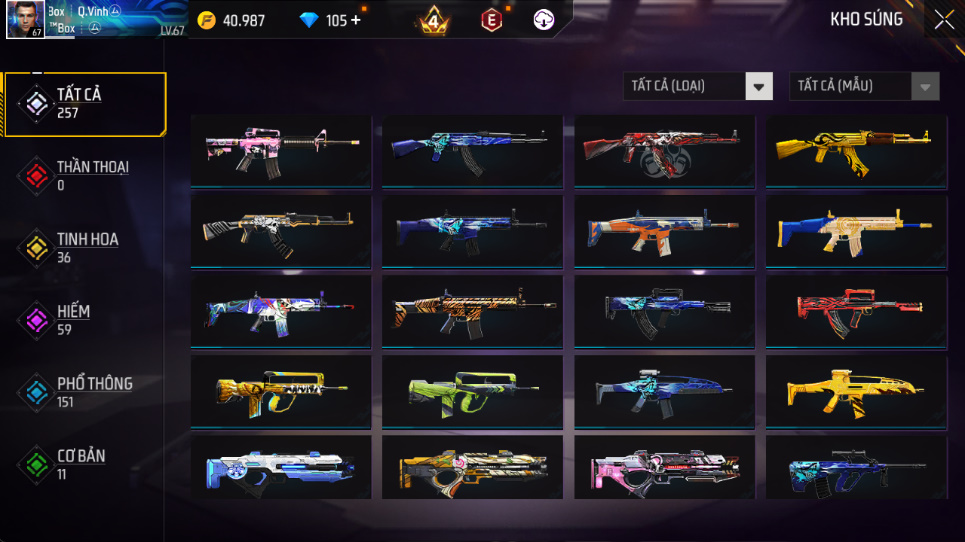Image resolution: width=965 pixels, height=542 pixels.
Task: Click the red E badge icon
Action: [491, 20]
